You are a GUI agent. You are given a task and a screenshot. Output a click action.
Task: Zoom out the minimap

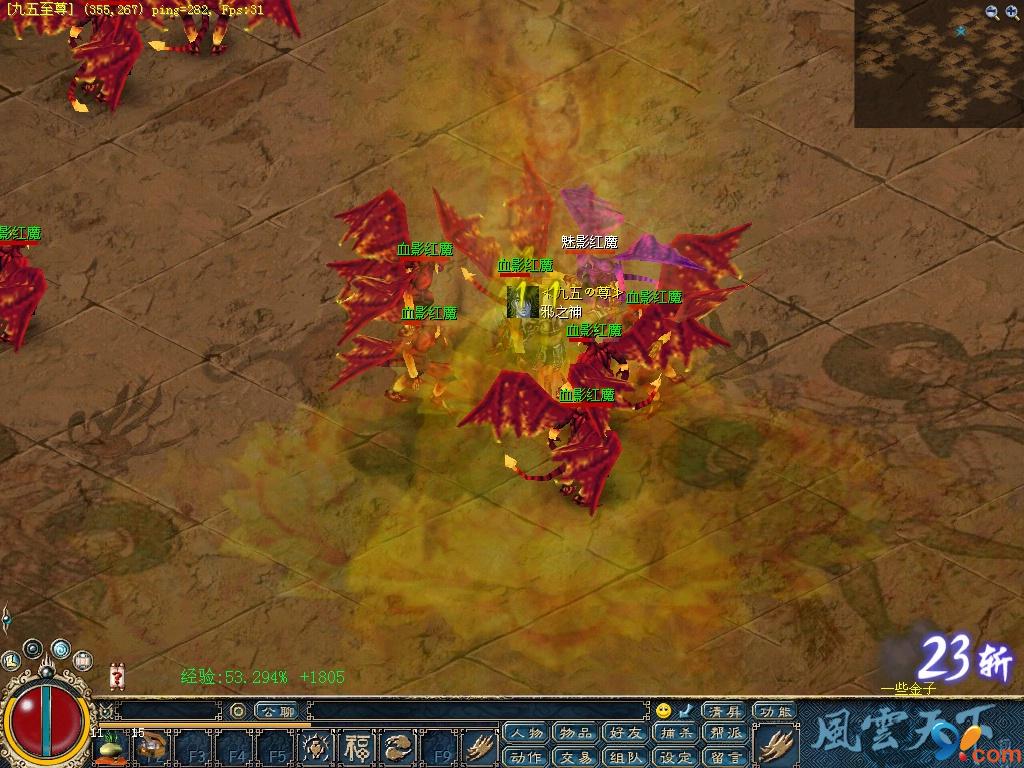(x=992, y=12)
